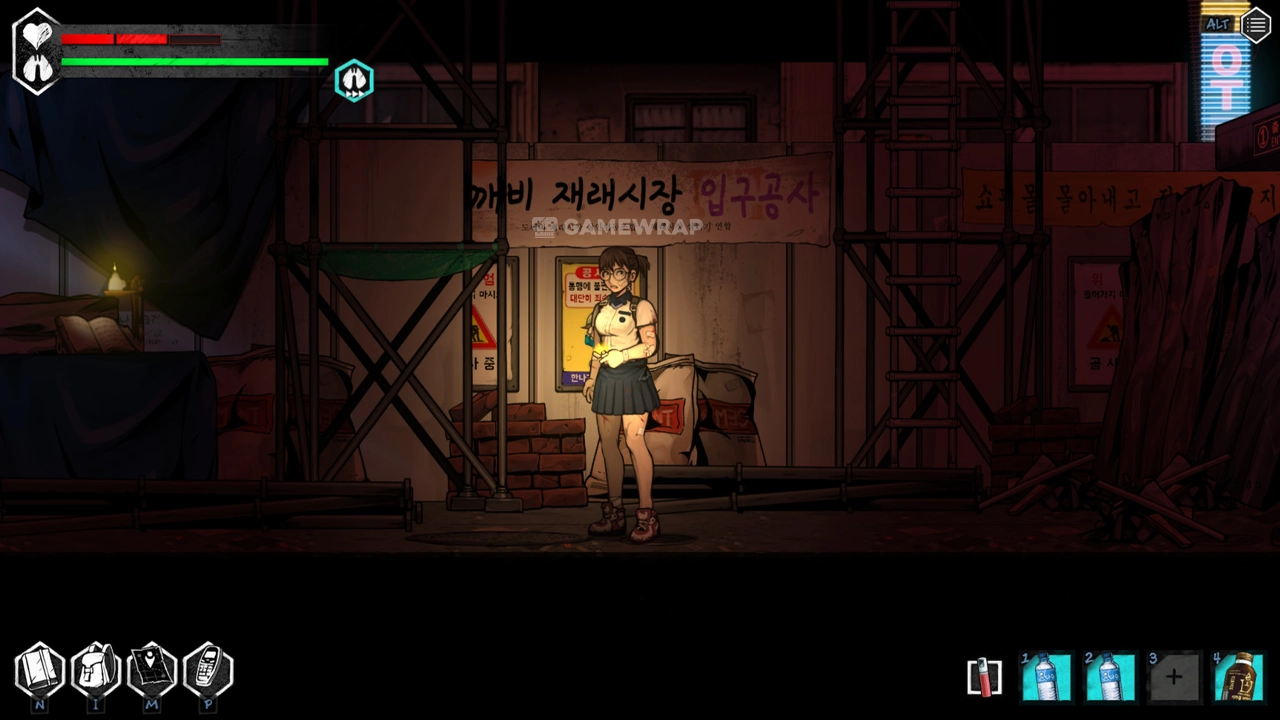Viewport: 1280px width, 720px height.
Task: Open the hexagonal list menu button
Action: pyautogui.click(x=1256, y=25)
